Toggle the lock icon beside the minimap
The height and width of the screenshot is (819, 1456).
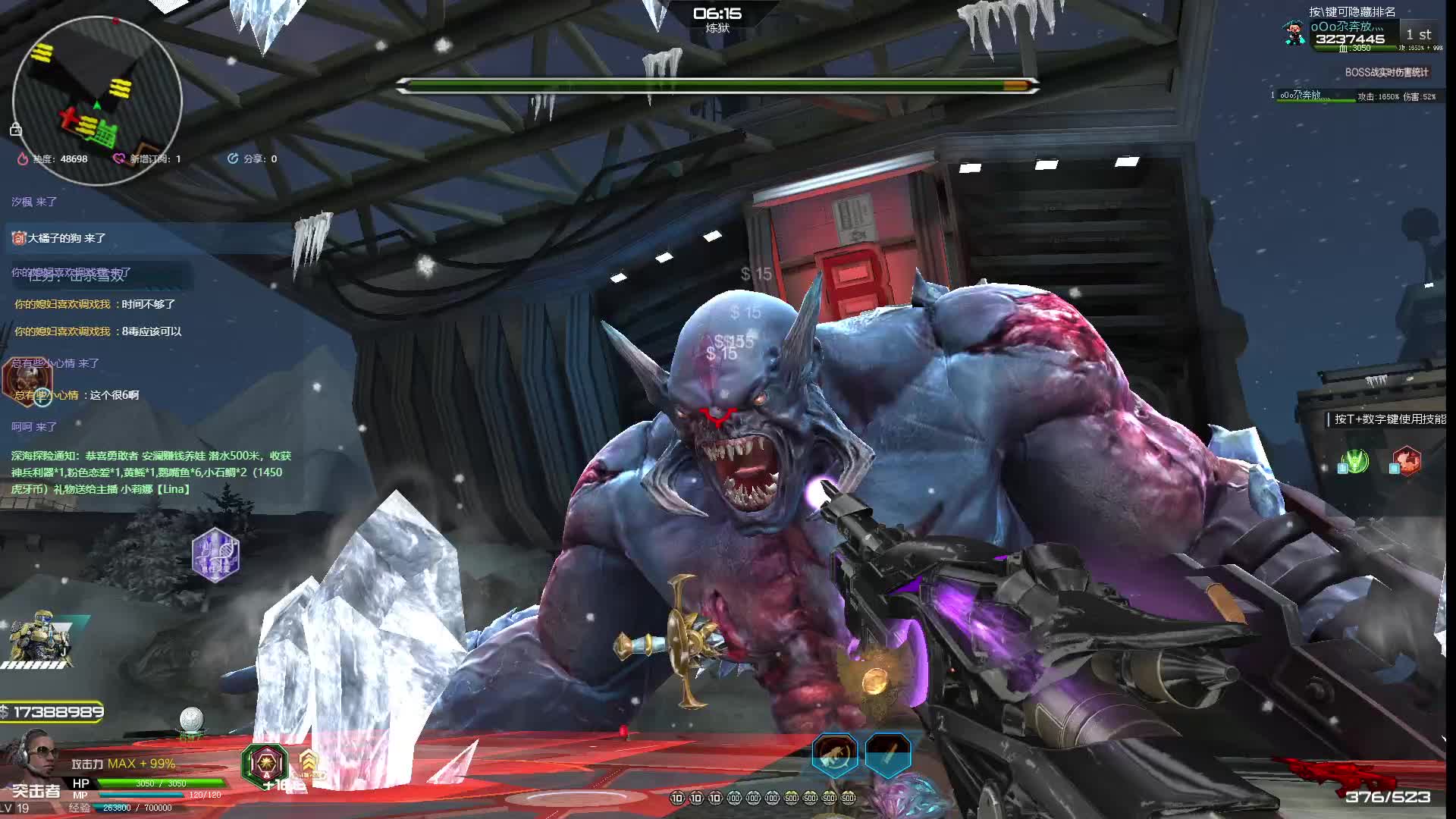tap(15, 130)
